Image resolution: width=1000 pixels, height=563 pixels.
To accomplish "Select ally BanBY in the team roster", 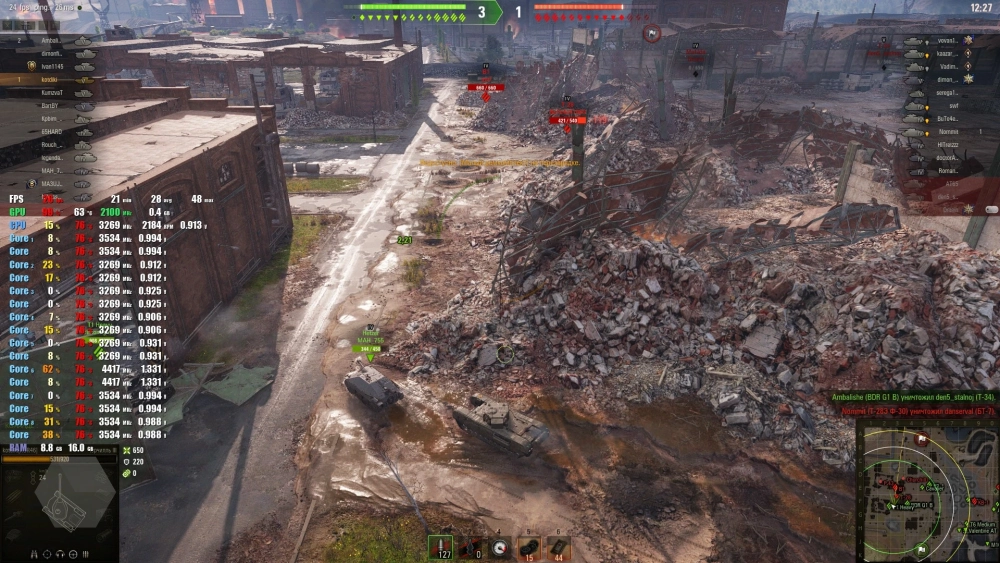I will (x=50, y=105).
